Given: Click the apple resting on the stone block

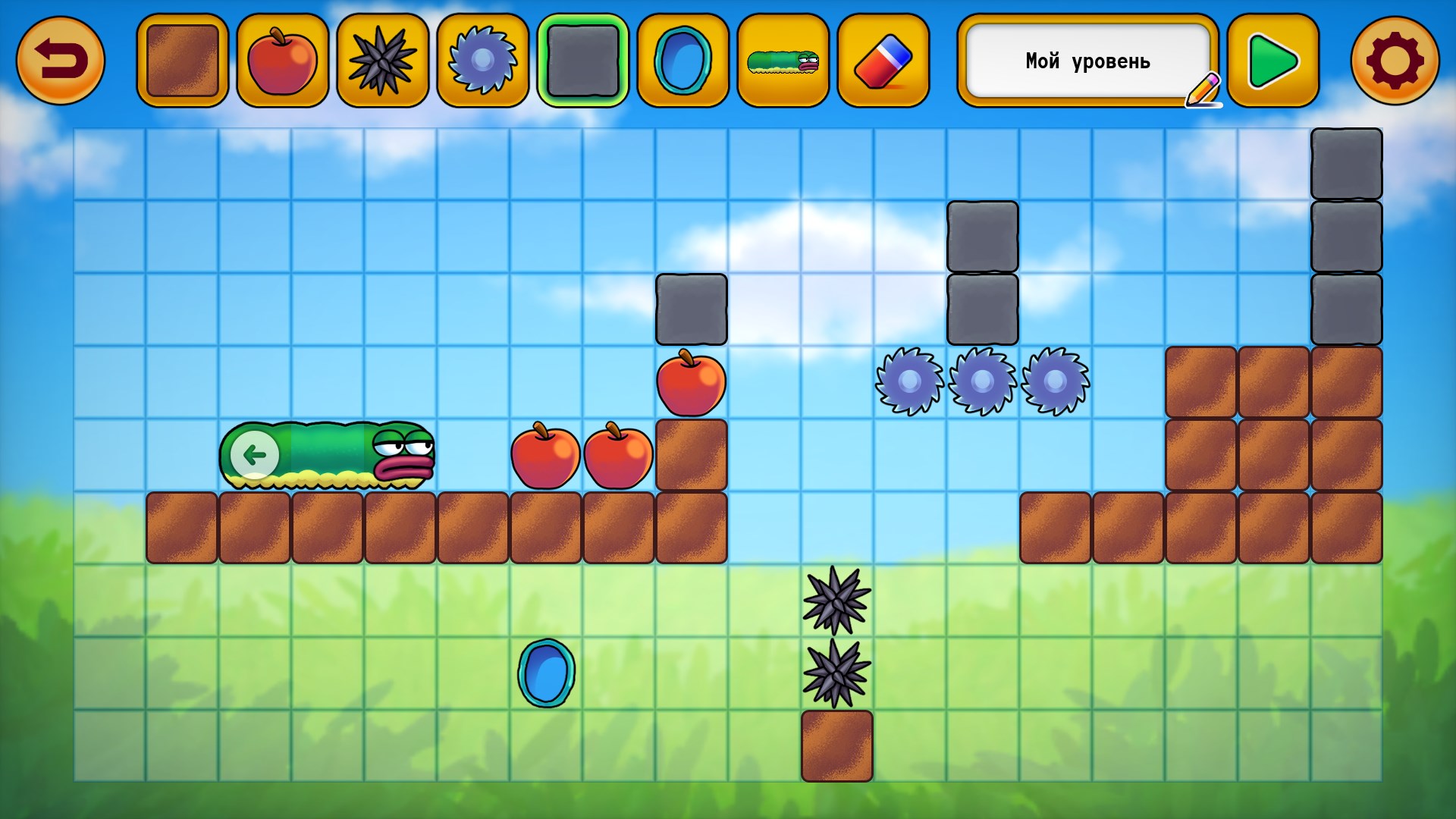Looking at the screenshot, I should coord(690,384).
